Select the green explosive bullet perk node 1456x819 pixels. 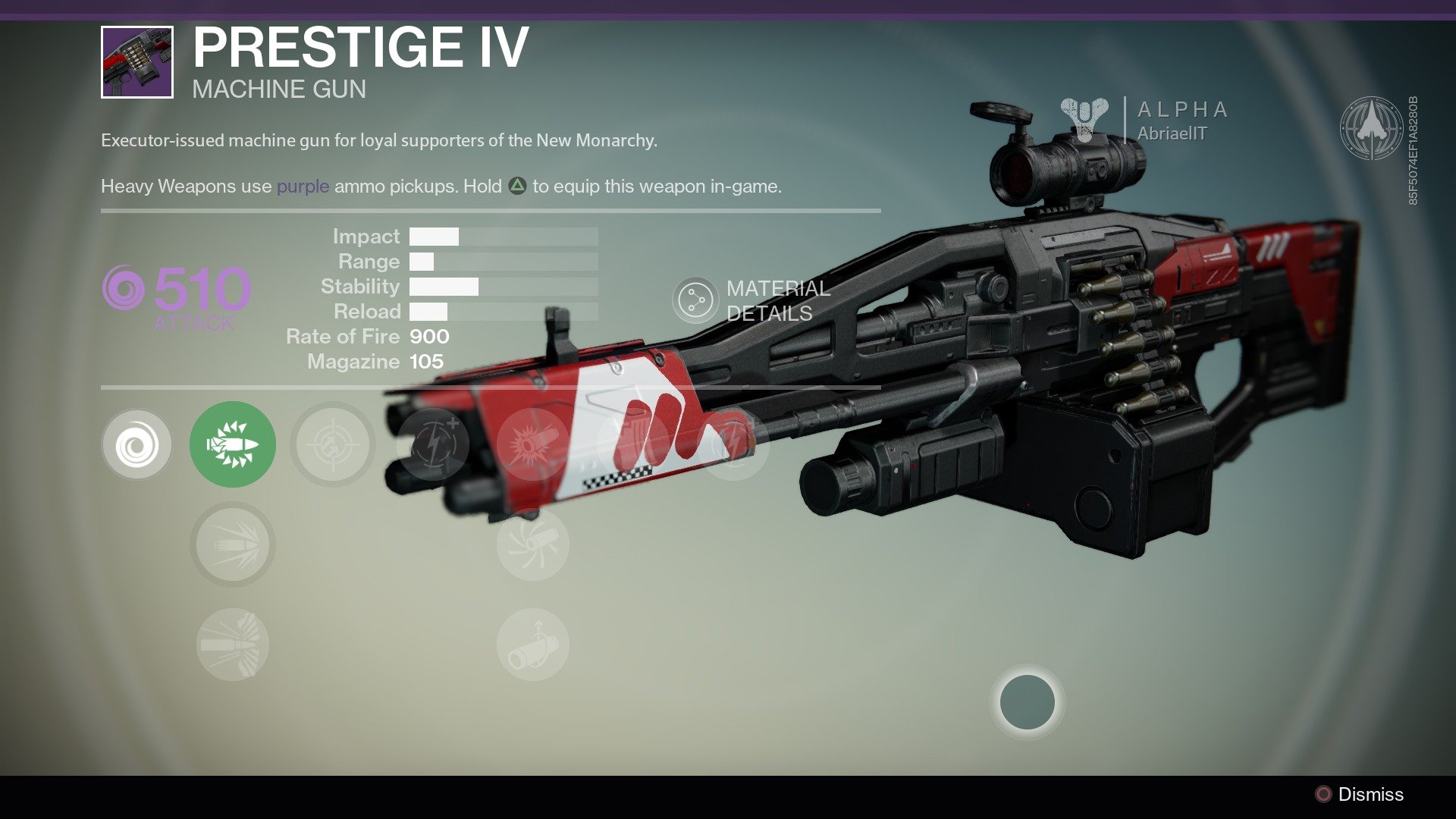(233, 444)
